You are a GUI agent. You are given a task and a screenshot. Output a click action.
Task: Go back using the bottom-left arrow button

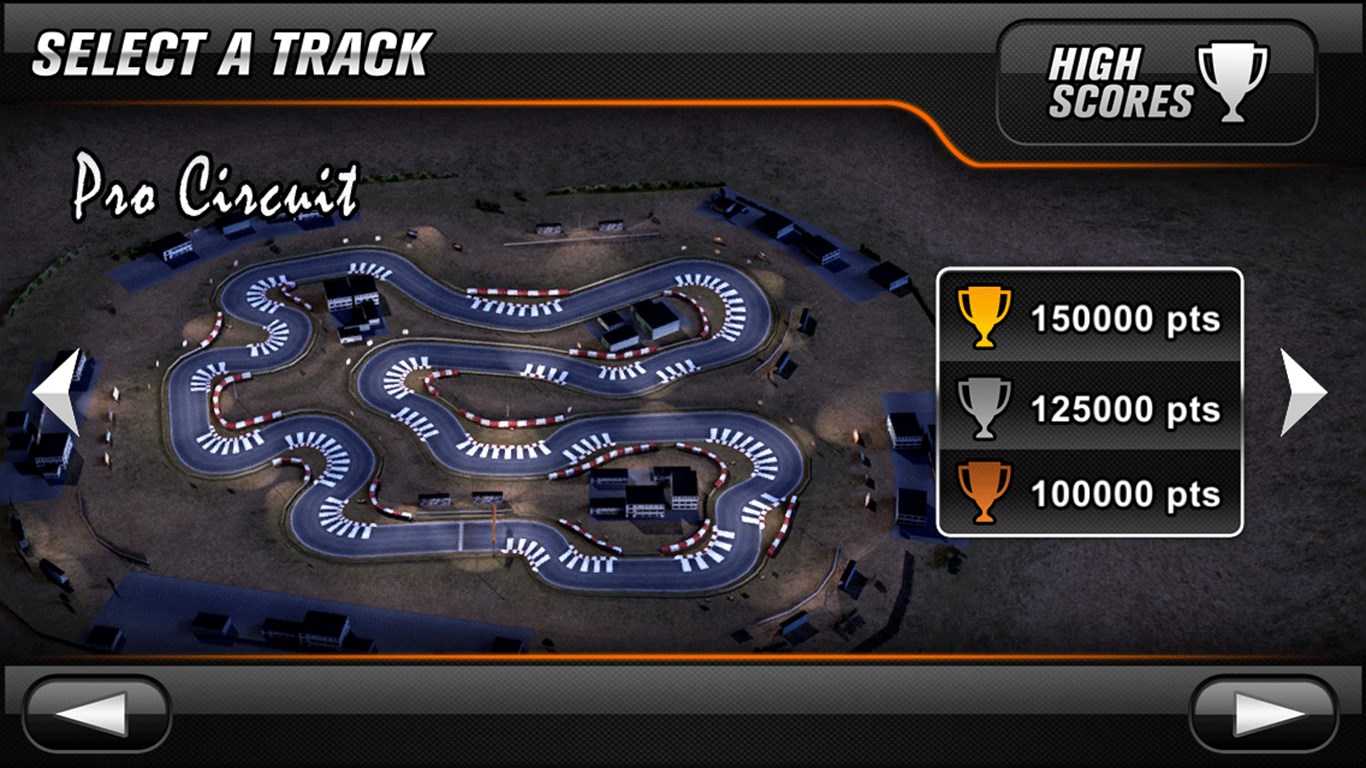97,714
